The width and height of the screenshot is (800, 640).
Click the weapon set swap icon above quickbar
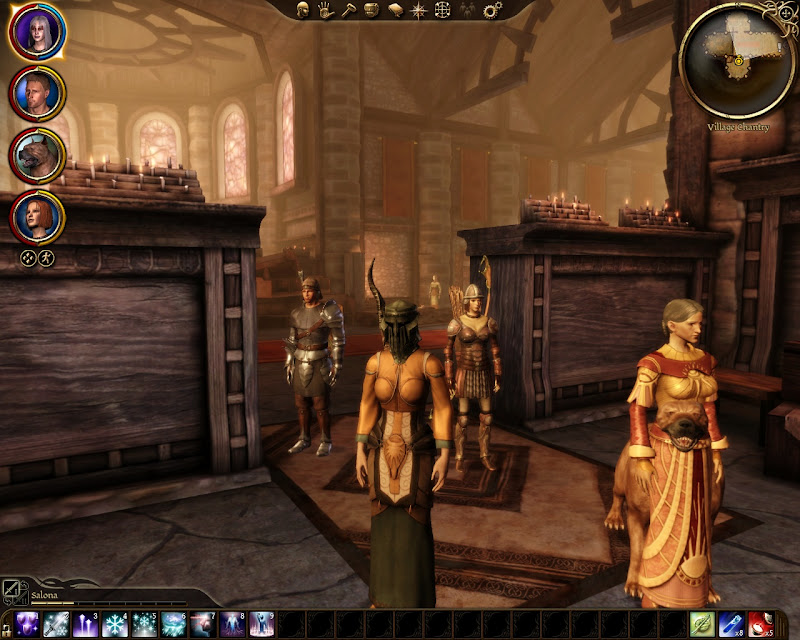pos(12,590)
